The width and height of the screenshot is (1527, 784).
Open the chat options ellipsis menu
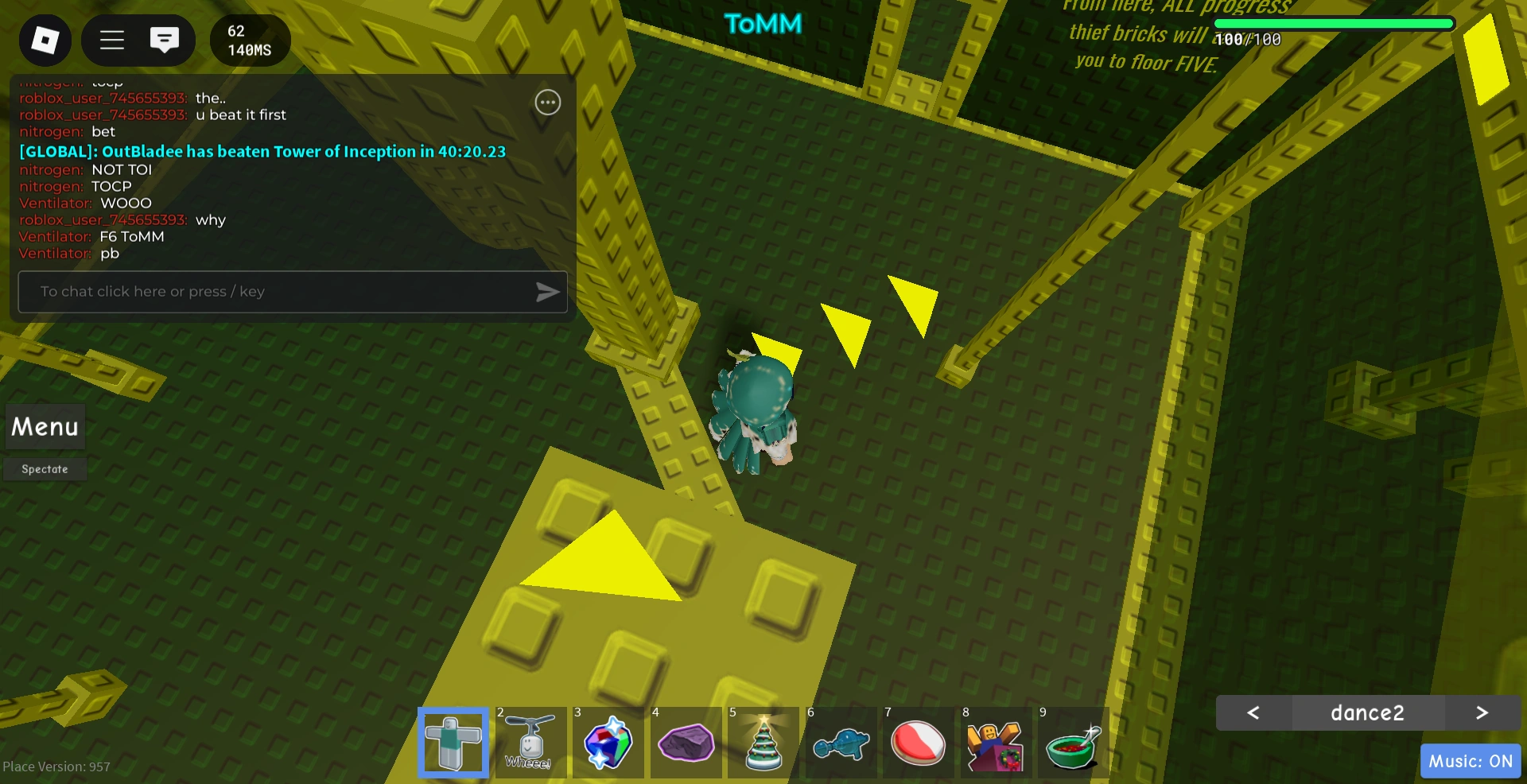tap(547, 102)
